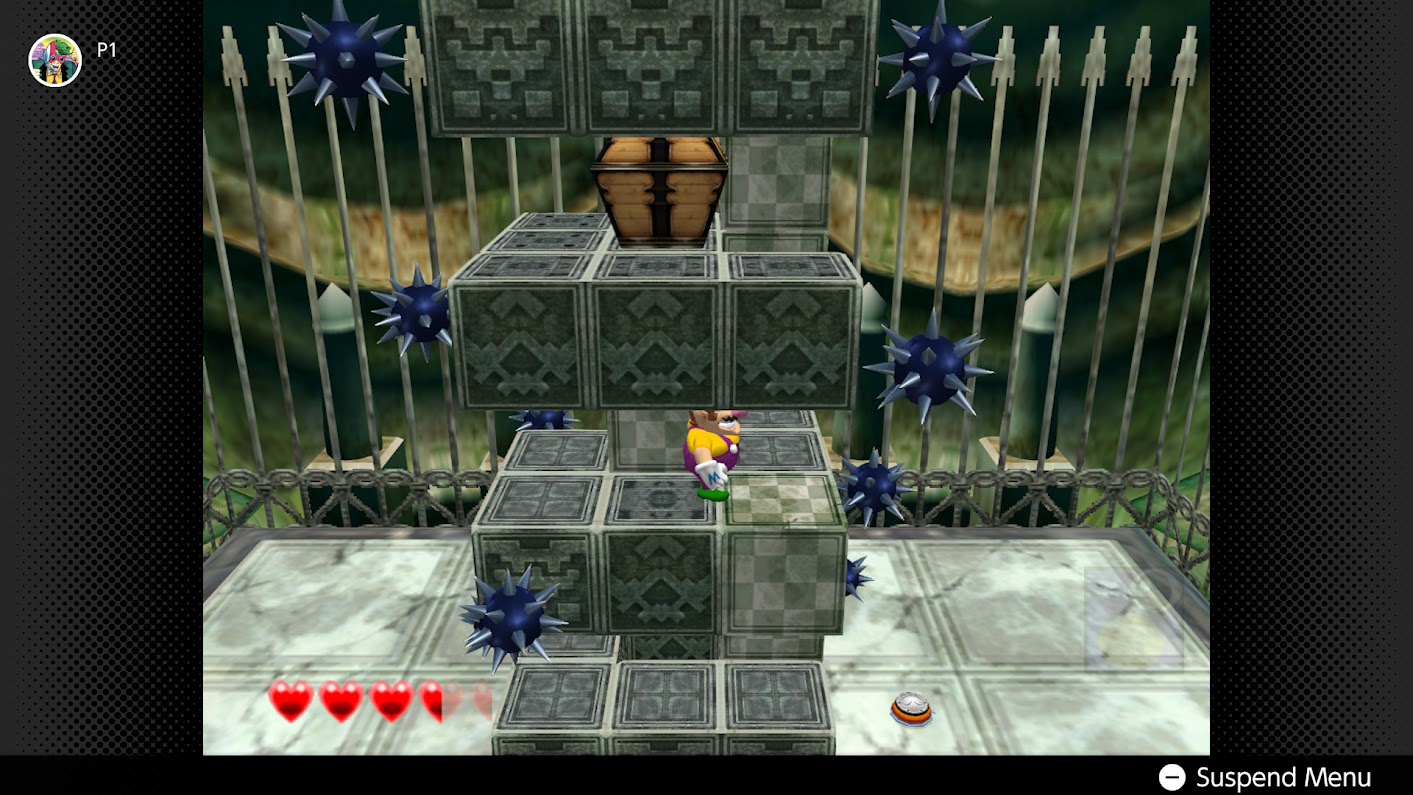Open the Suspend Menu label
The height and width of the screenshot is (795, 1413).
point(1283,777)
